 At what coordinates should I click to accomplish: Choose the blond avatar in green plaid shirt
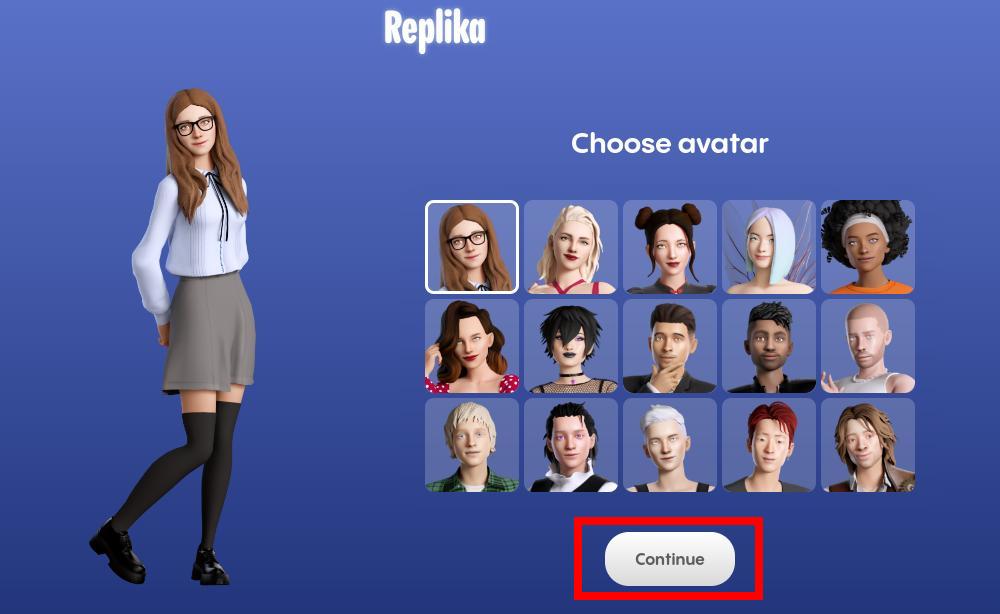coord(472,445)
